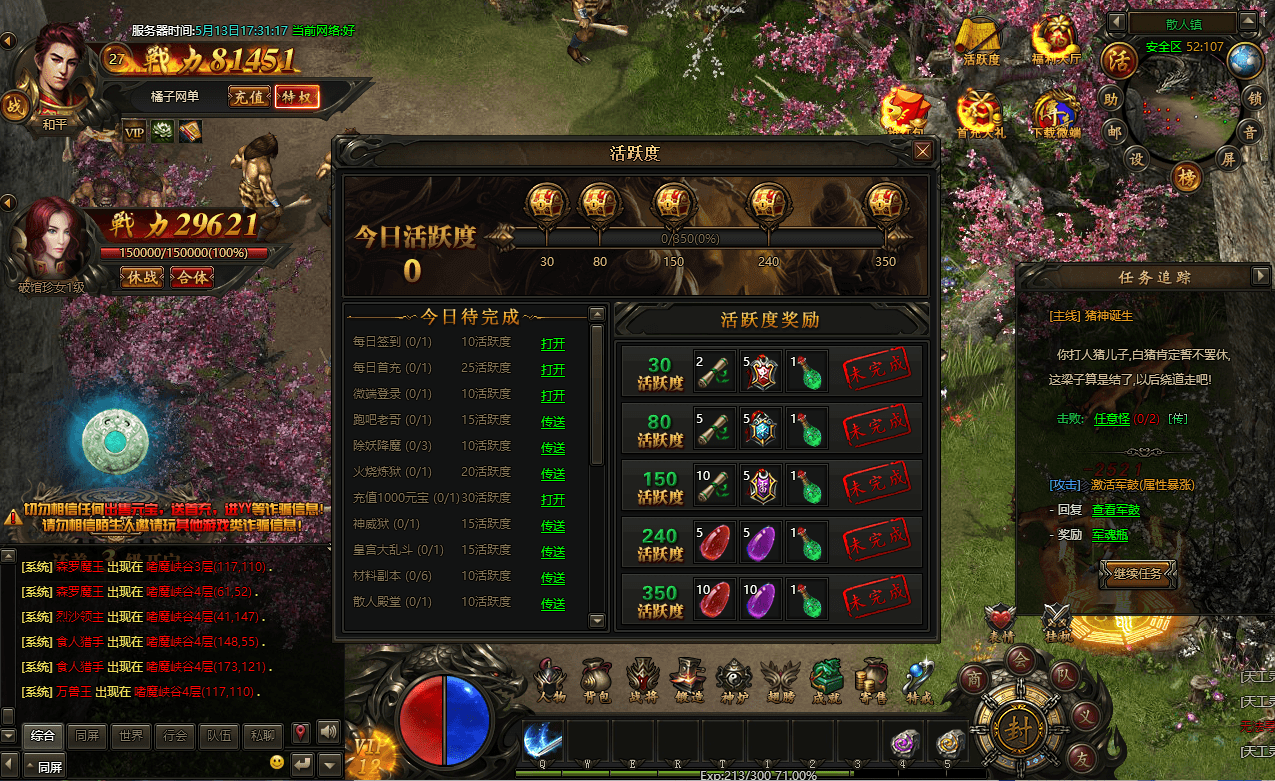Open the 充值 recharge button

pos(249,97)
